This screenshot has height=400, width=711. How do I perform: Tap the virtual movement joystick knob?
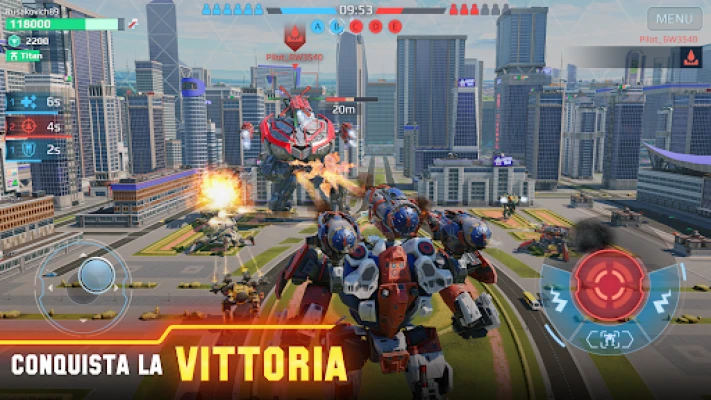96,275
